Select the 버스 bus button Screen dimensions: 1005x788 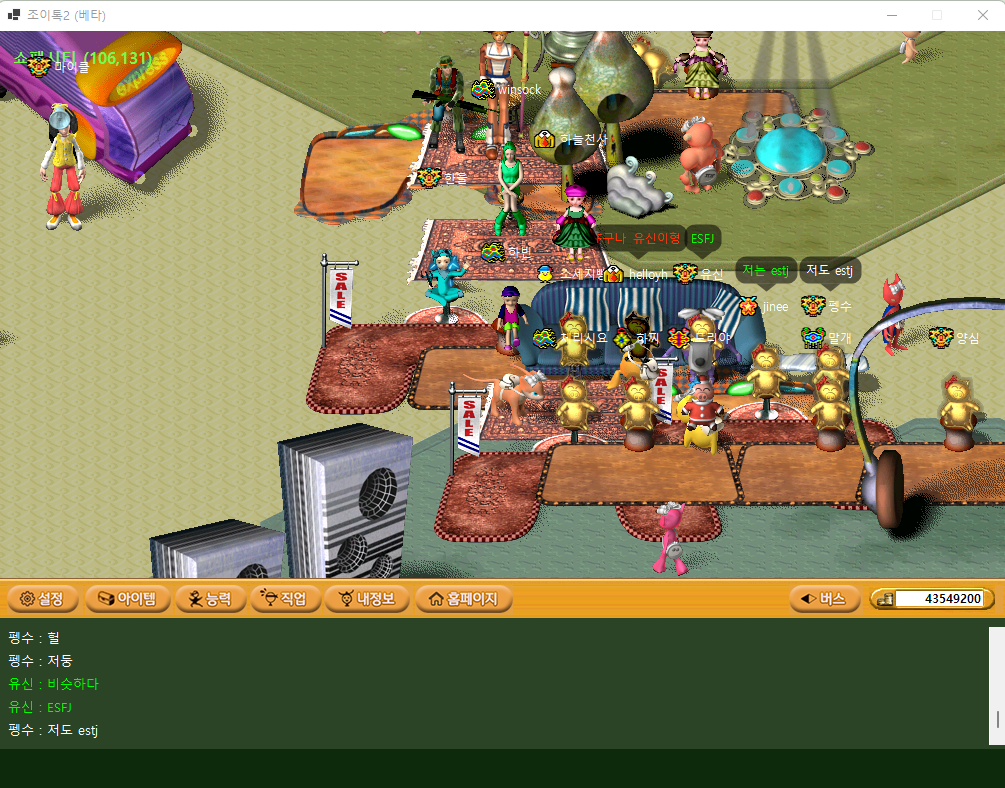click(823, 599)
